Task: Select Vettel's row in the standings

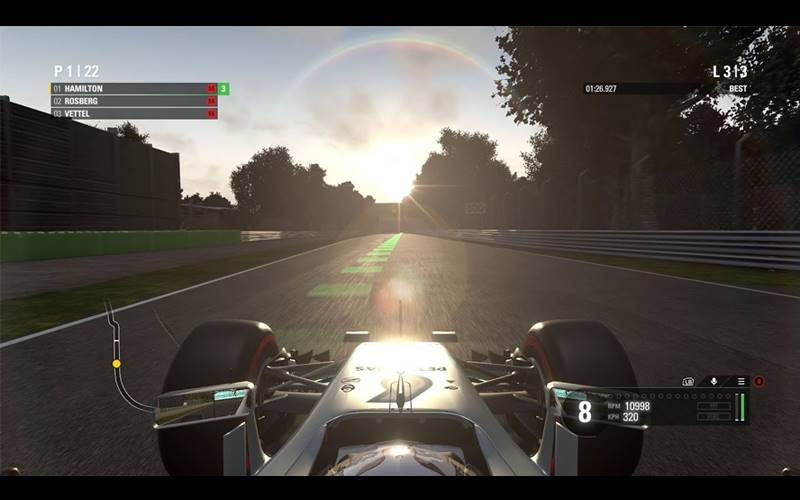Action: [x=130, y=113]
